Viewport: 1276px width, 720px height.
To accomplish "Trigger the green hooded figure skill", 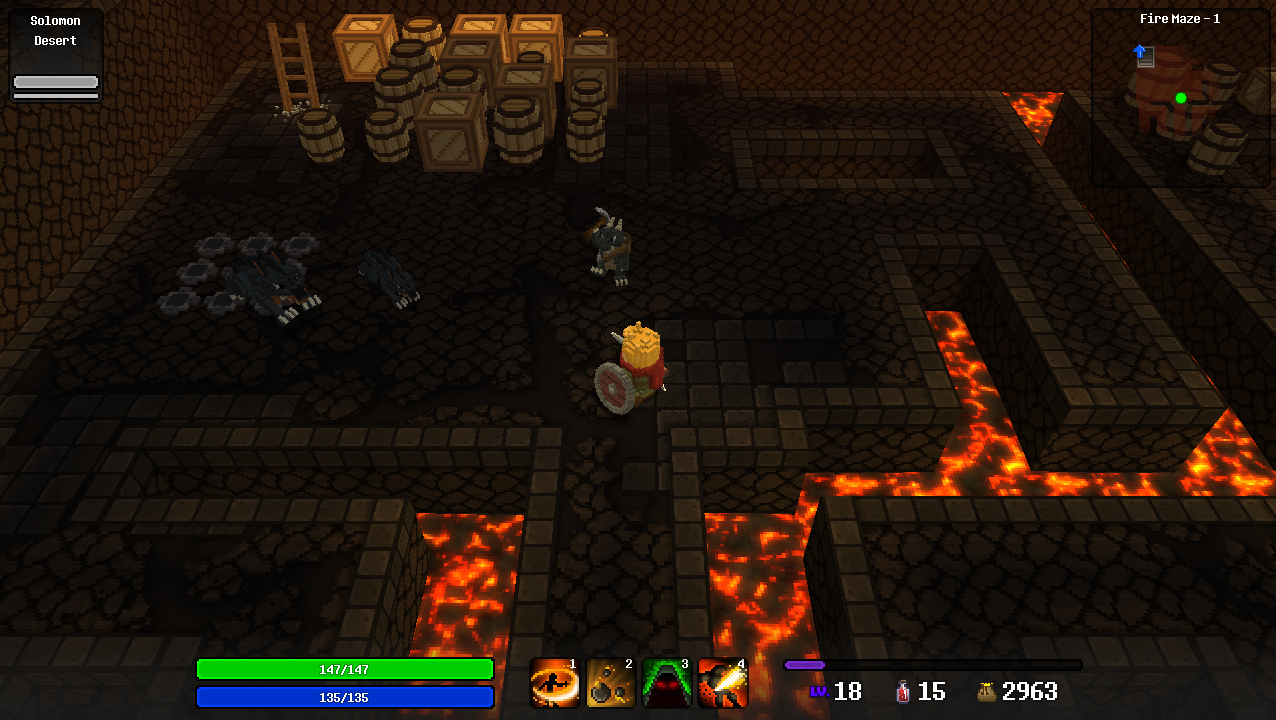I will (x=667, y=683).
